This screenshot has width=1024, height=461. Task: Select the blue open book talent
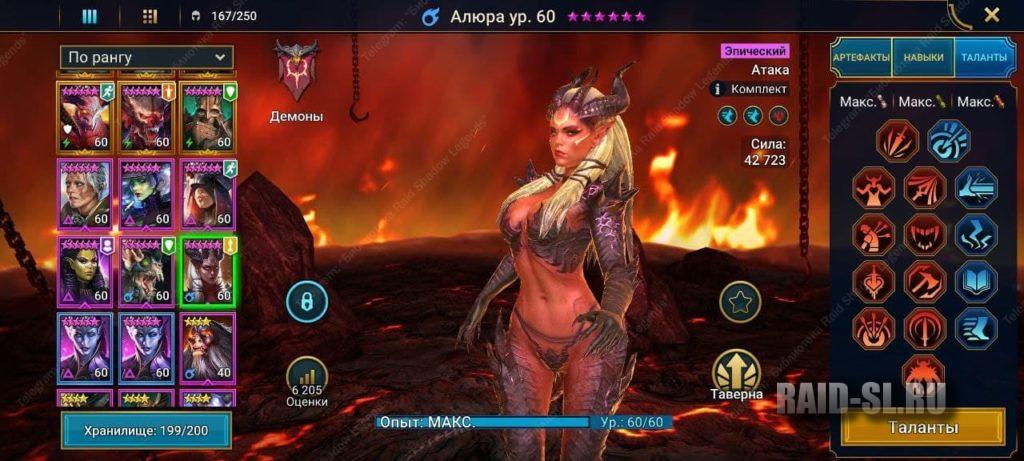point(975,280)
